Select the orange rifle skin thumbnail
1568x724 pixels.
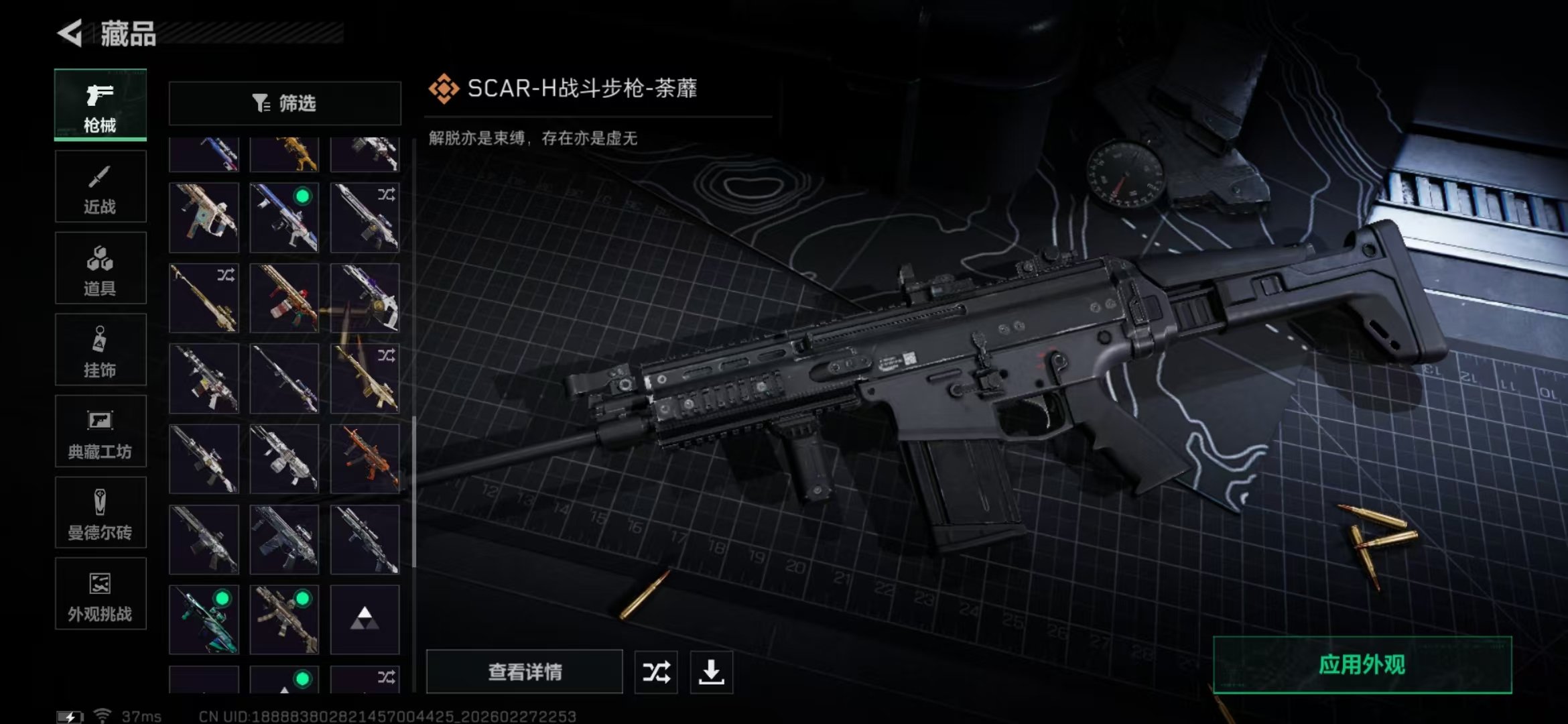[365, 459]
